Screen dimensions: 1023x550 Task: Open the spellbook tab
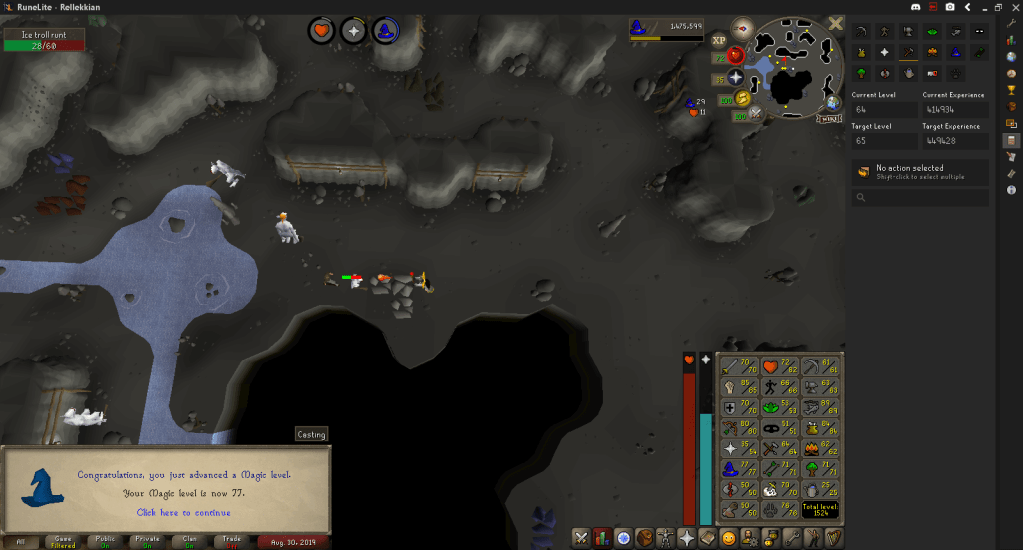click(x=708, y=538)
